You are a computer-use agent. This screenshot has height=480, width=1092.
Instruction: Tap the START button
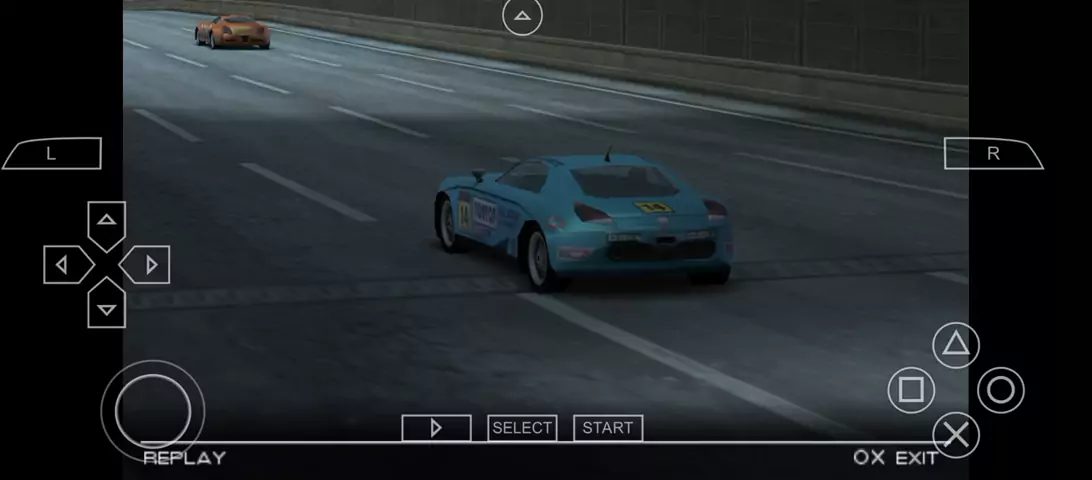click(608, 428)
